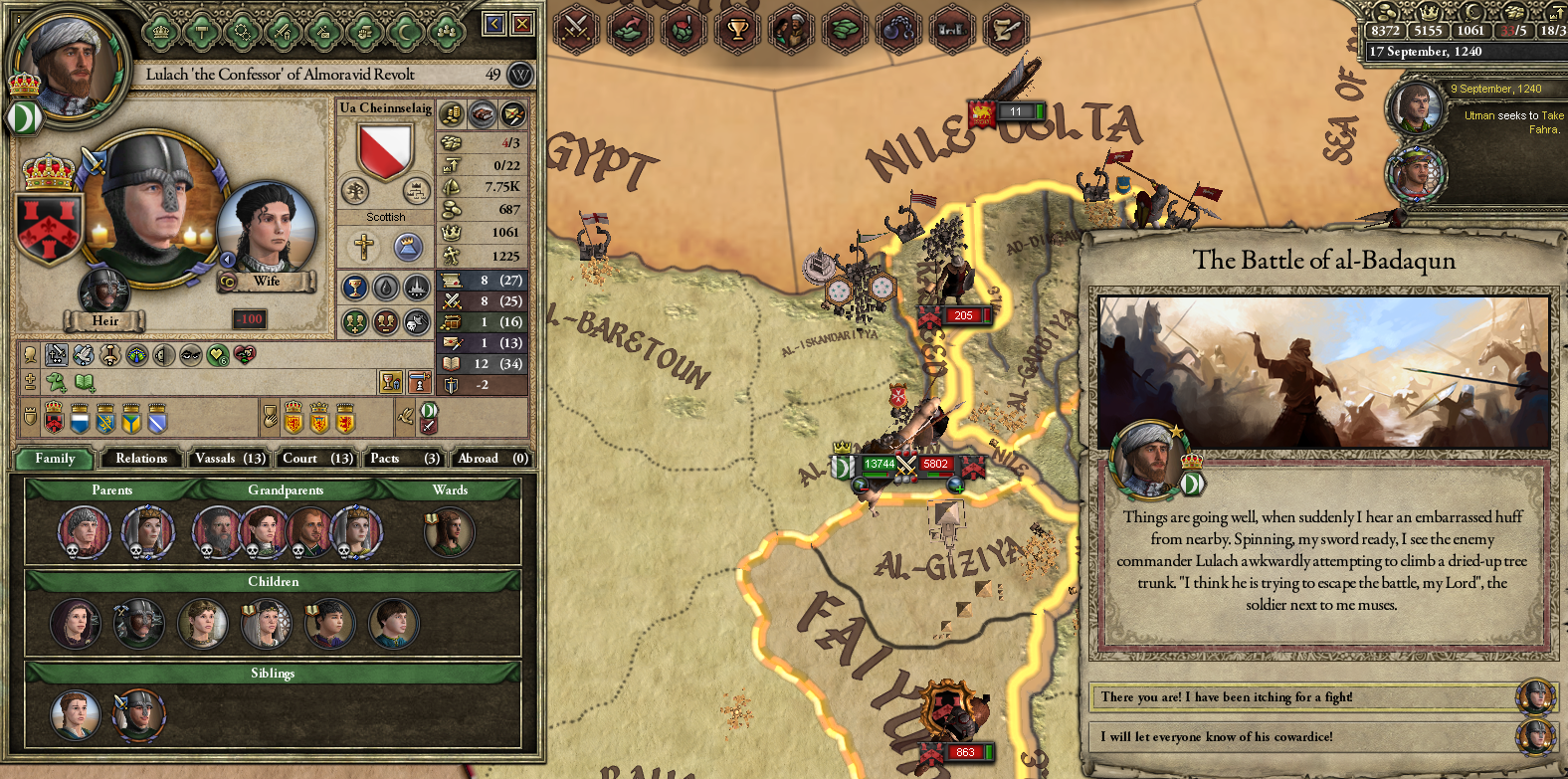Toggle the green arrow icon on the top toolbar
The width and height of the screenshot is (1568, 779).
tap(627, 30)
